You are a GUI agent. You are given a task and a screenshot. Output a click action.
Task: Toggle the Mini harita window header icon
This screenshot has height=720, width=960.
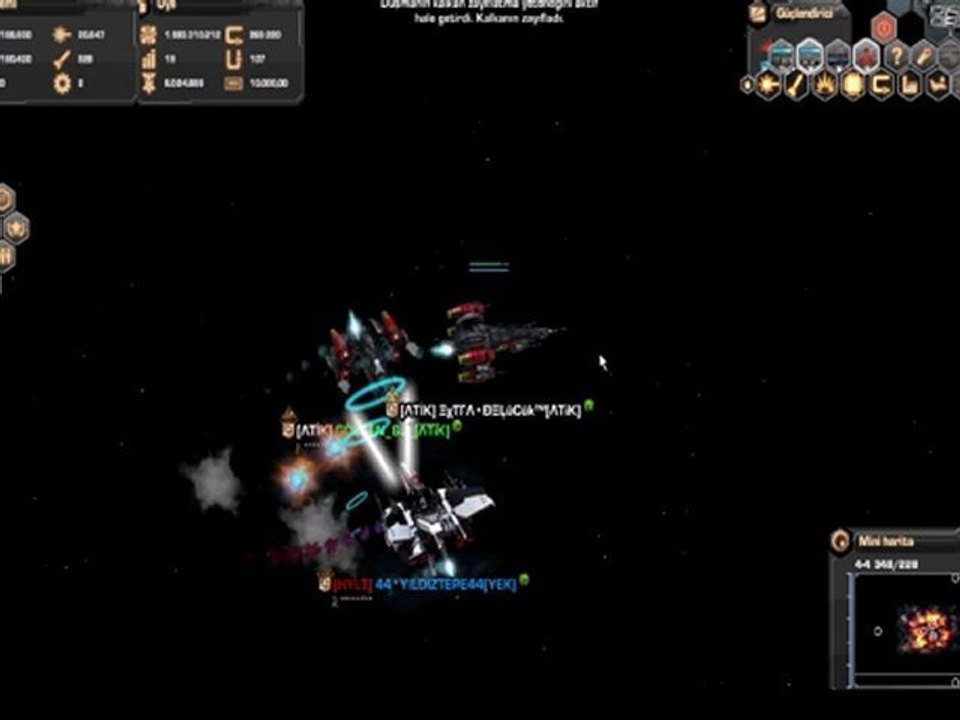pos(841,542)
